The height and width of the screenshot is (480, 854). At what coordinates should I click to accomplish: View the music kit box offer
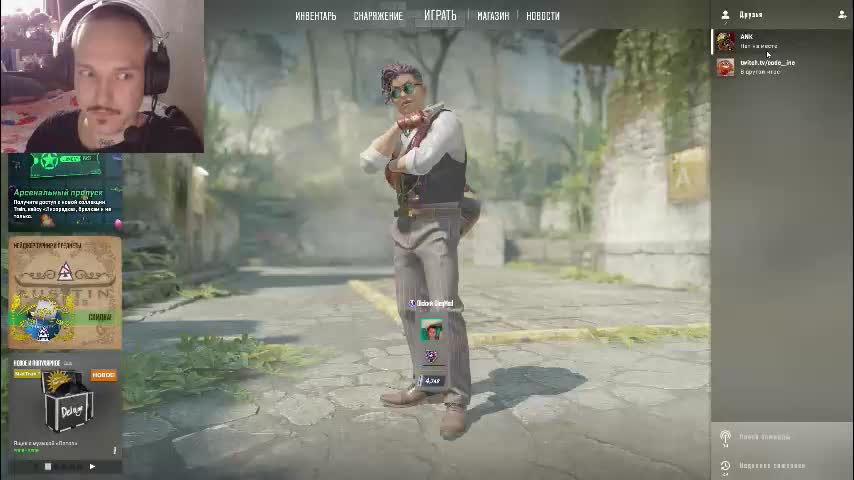(x=65, y=405)
